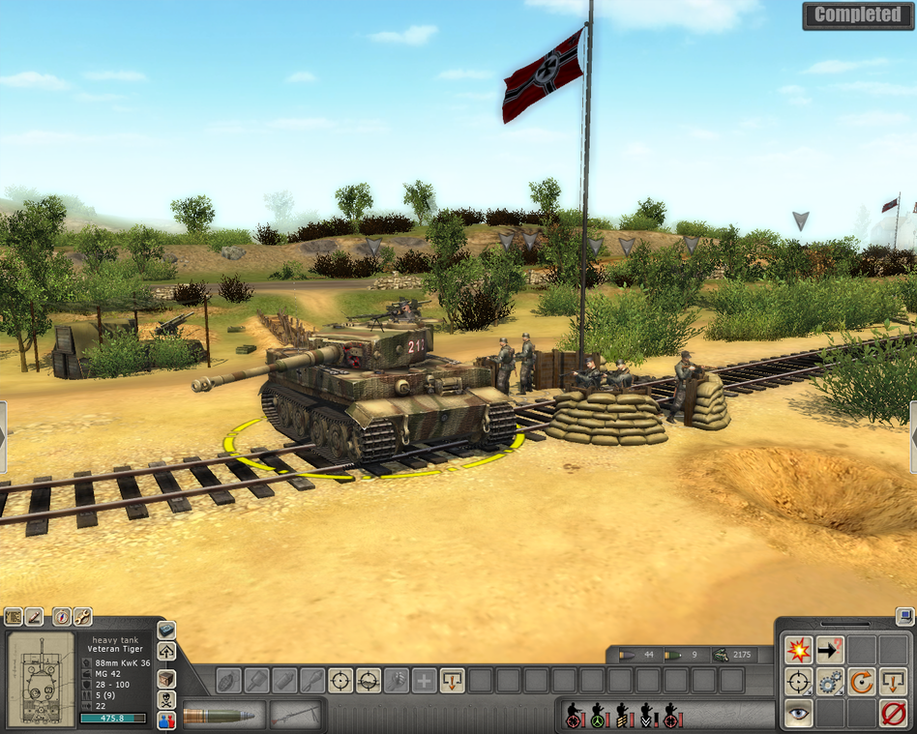This screenshot has width=917, height=734.
Task: Click the blue monitor icon
Action: tap(904, 616)
